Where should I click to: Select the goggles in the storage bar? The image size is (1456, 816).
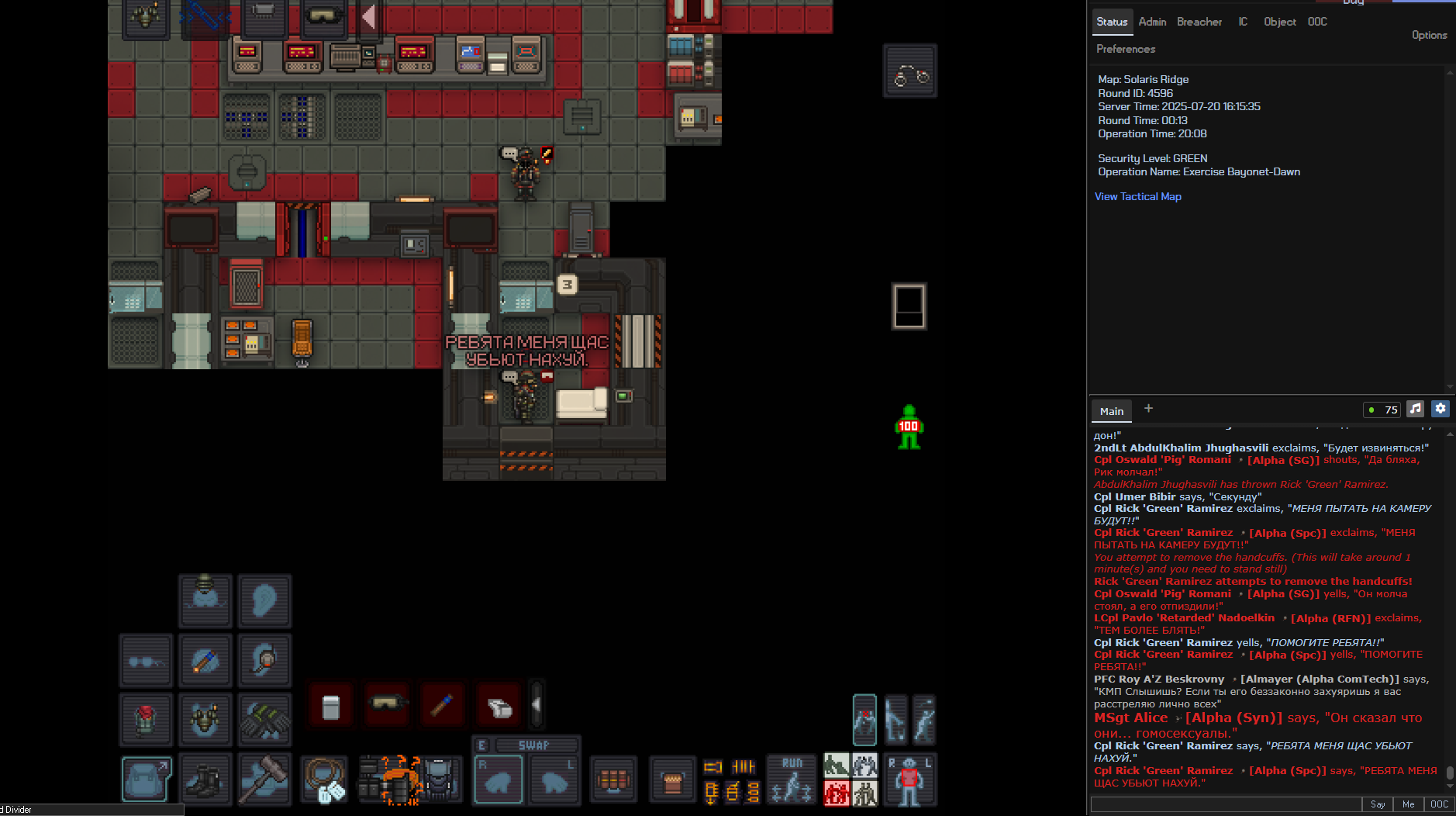click(x=387, y=705)
